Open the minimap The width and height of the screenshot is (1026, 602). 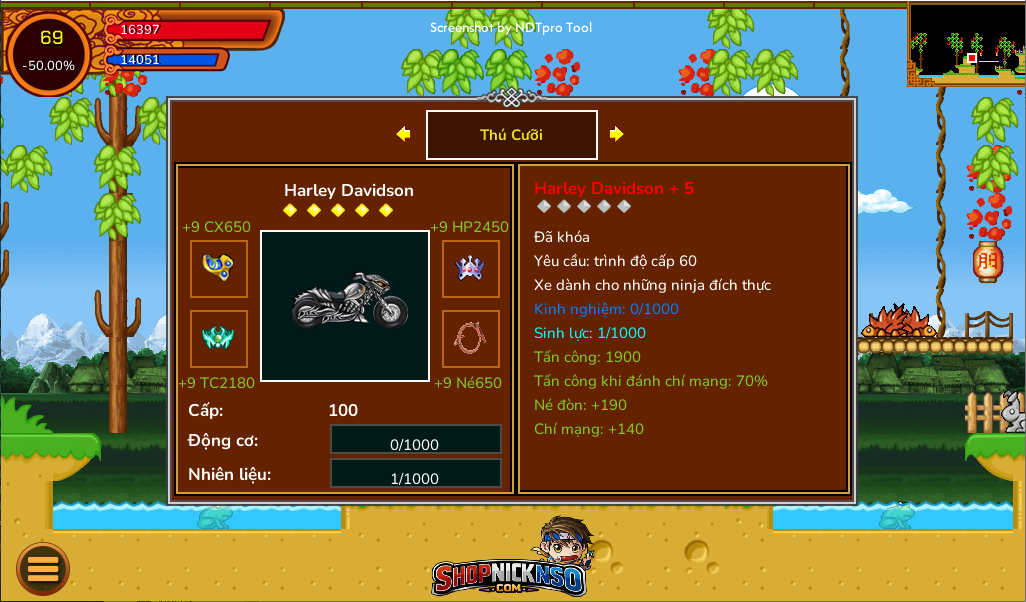pos(966,43)
